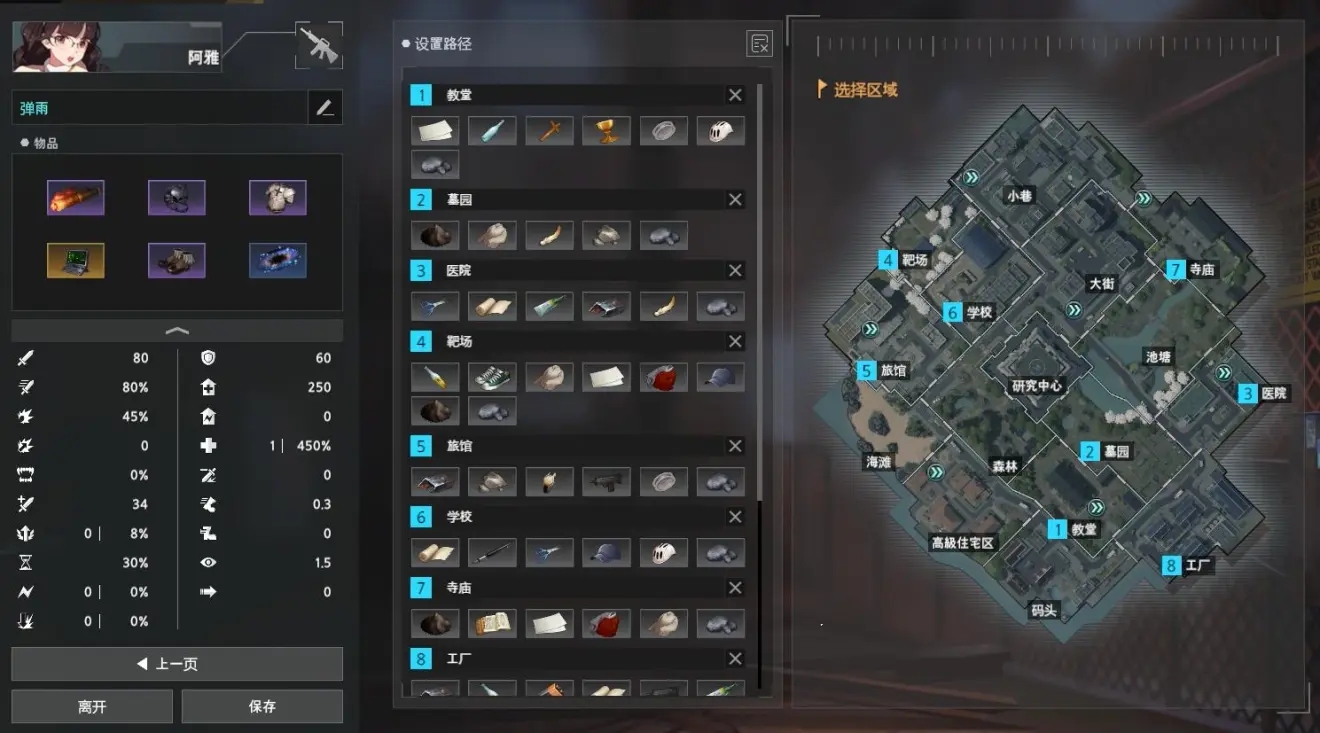1320x733 pixels.
Task: Delete the 旅馆 route entry
Action: pyautogui.click(x=735, y=446)
